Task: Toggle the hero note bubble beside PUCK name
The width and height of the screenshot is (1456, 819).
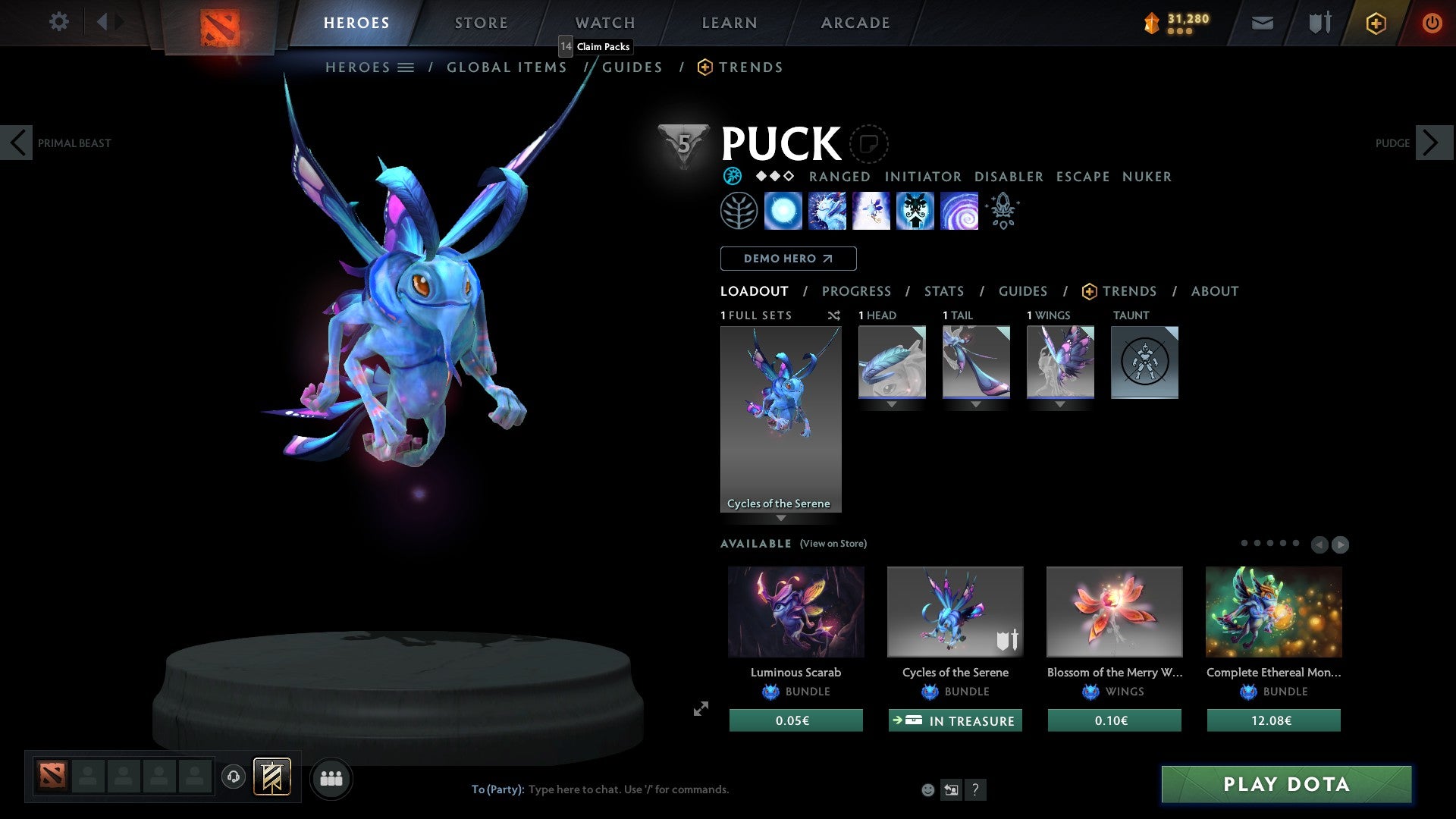Action: point(868,144)
